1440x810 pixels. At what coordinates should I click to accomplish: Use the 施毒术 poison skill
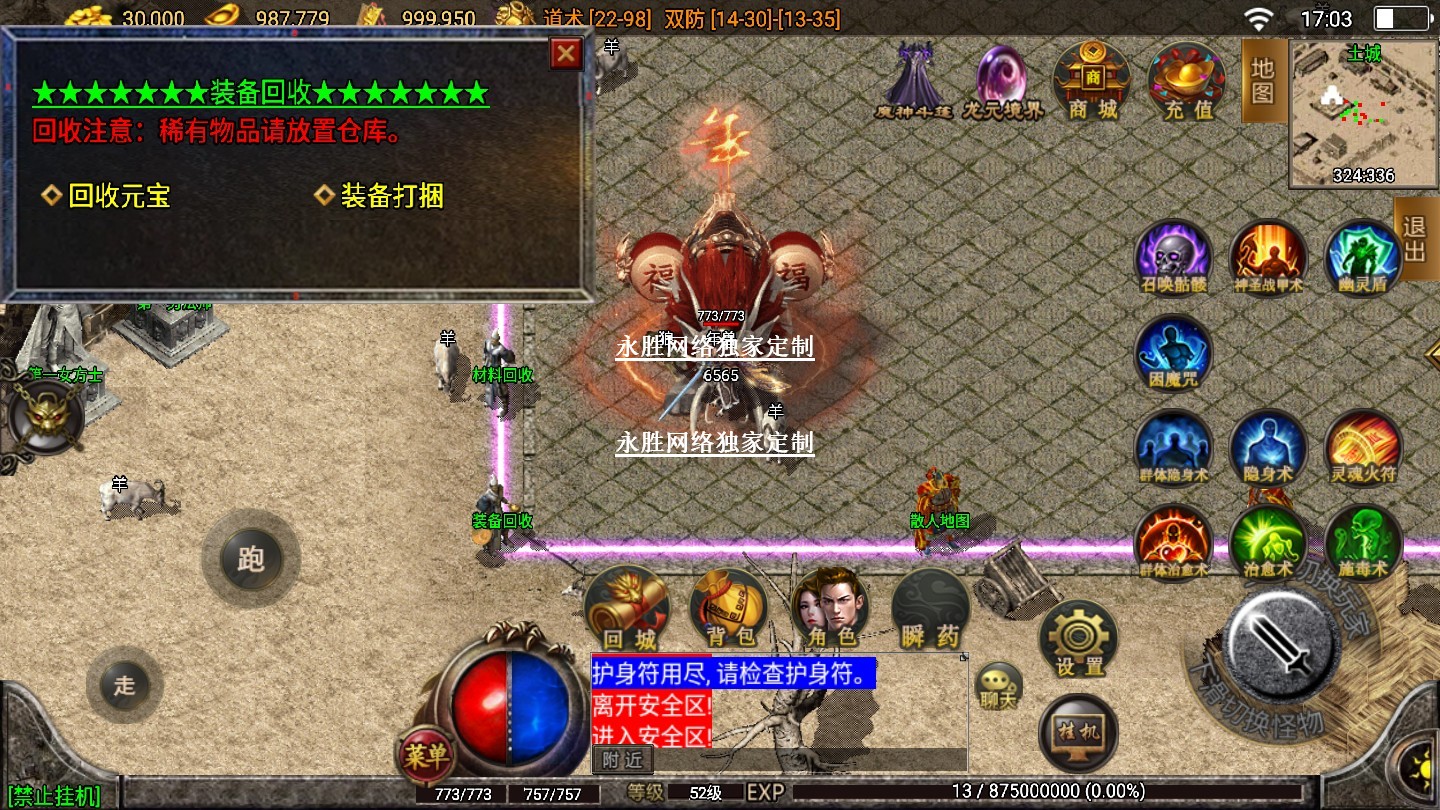click(1362, 542)
